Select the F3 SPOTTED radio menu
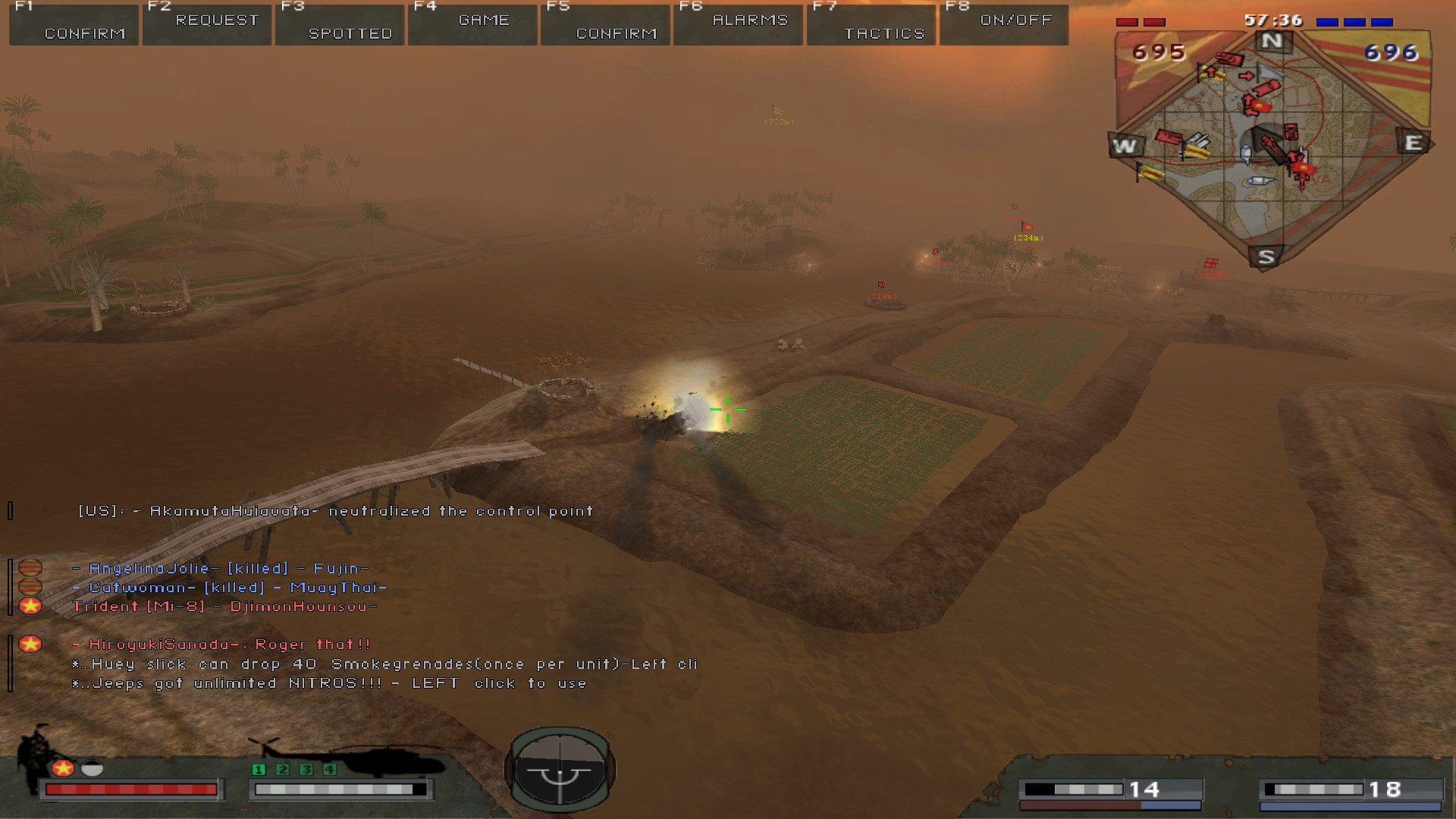 click(x=340, y=25)
